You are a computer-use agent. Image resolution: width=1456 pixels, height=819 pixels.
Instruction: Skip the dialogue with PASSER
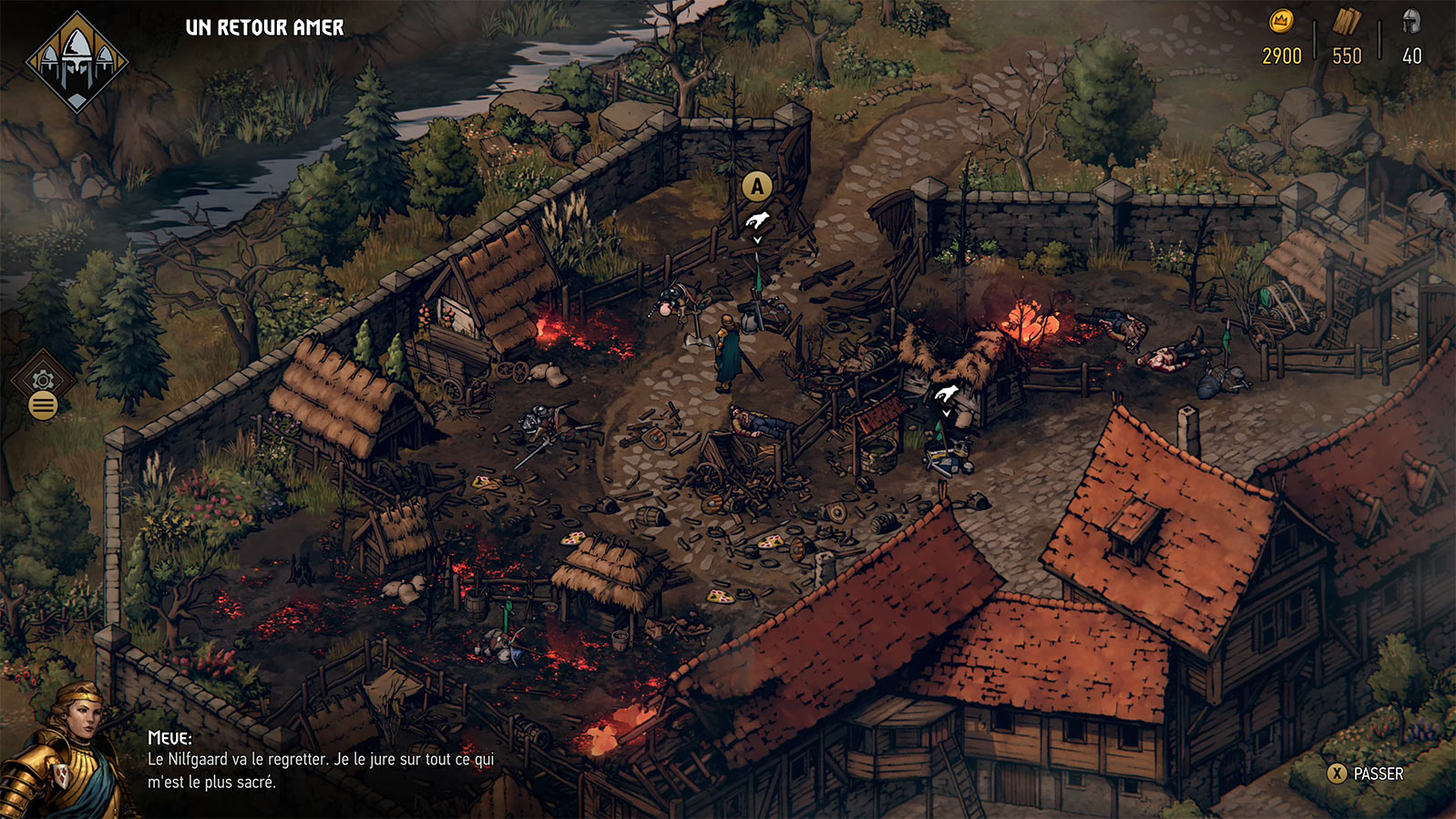1365,773
